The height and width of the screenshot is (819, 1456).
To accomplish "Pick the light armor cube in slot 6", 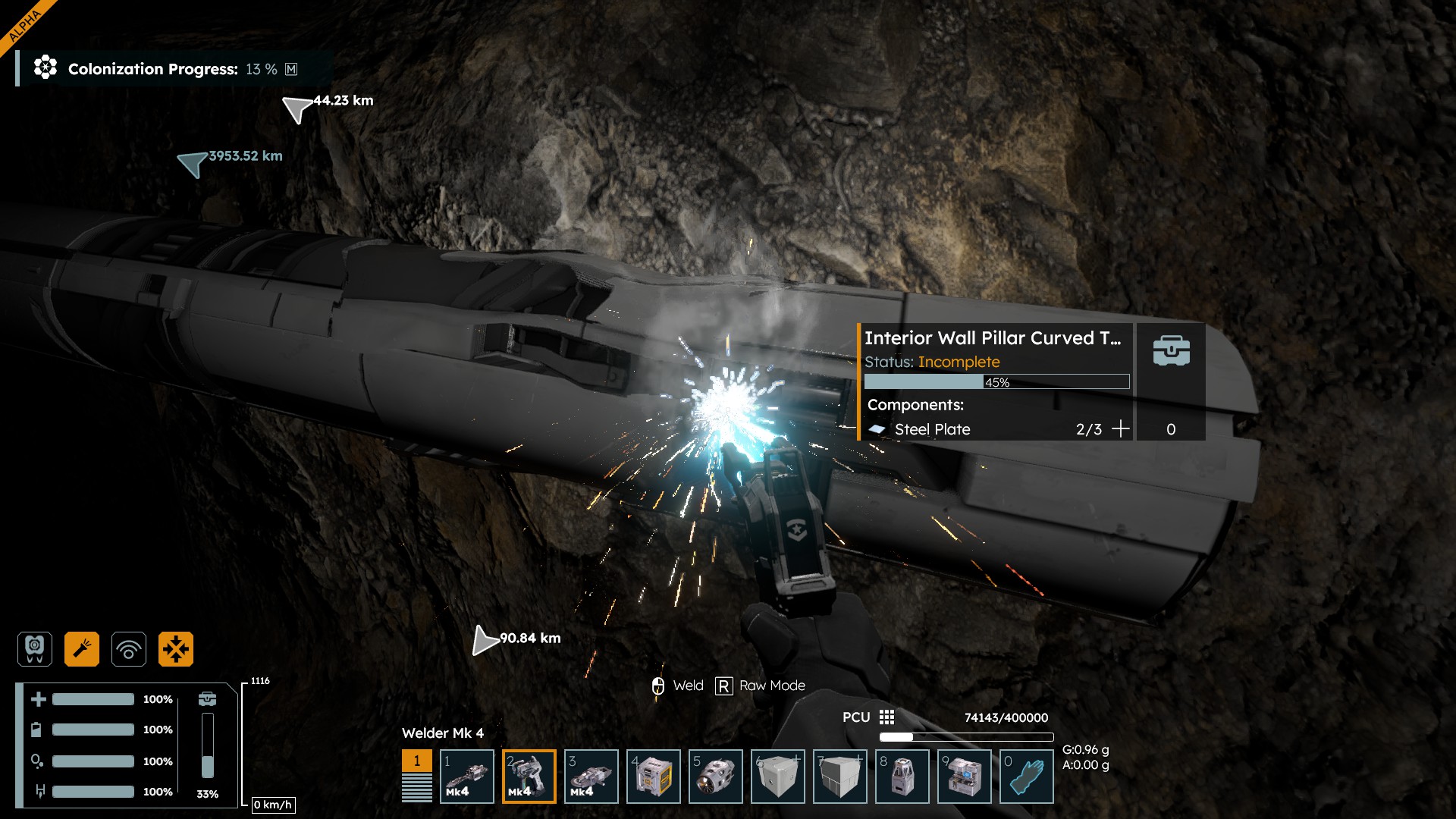I will click(x=778, y=777).
